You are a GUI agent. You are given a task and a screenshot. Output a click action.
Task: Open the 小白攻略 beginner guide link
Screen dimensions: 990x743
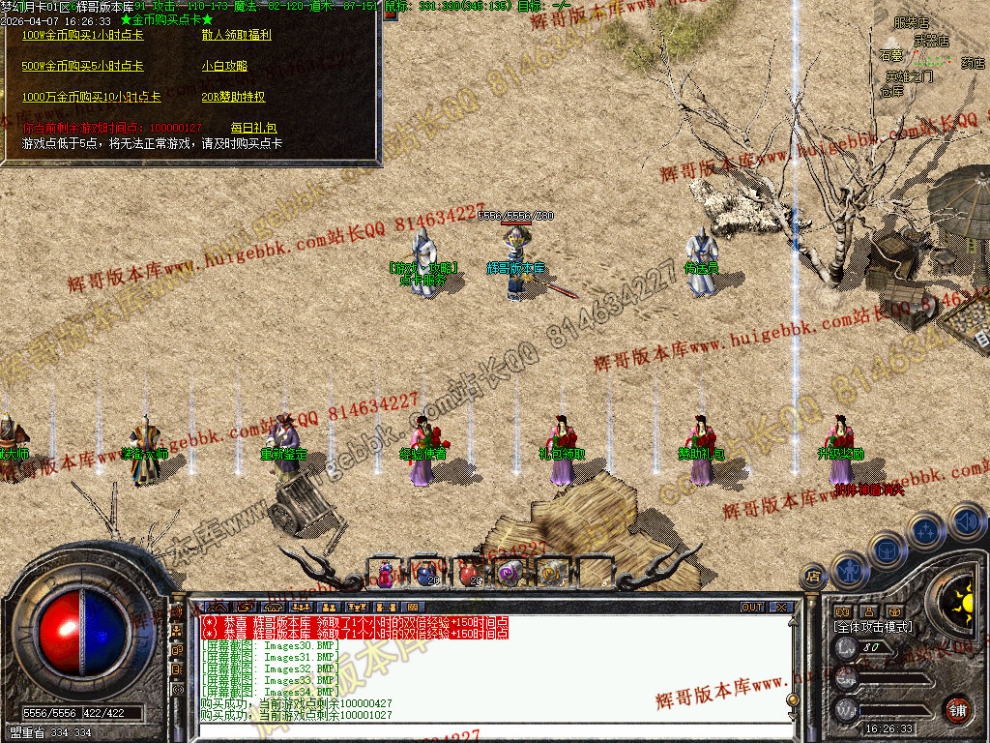[224, 66]
